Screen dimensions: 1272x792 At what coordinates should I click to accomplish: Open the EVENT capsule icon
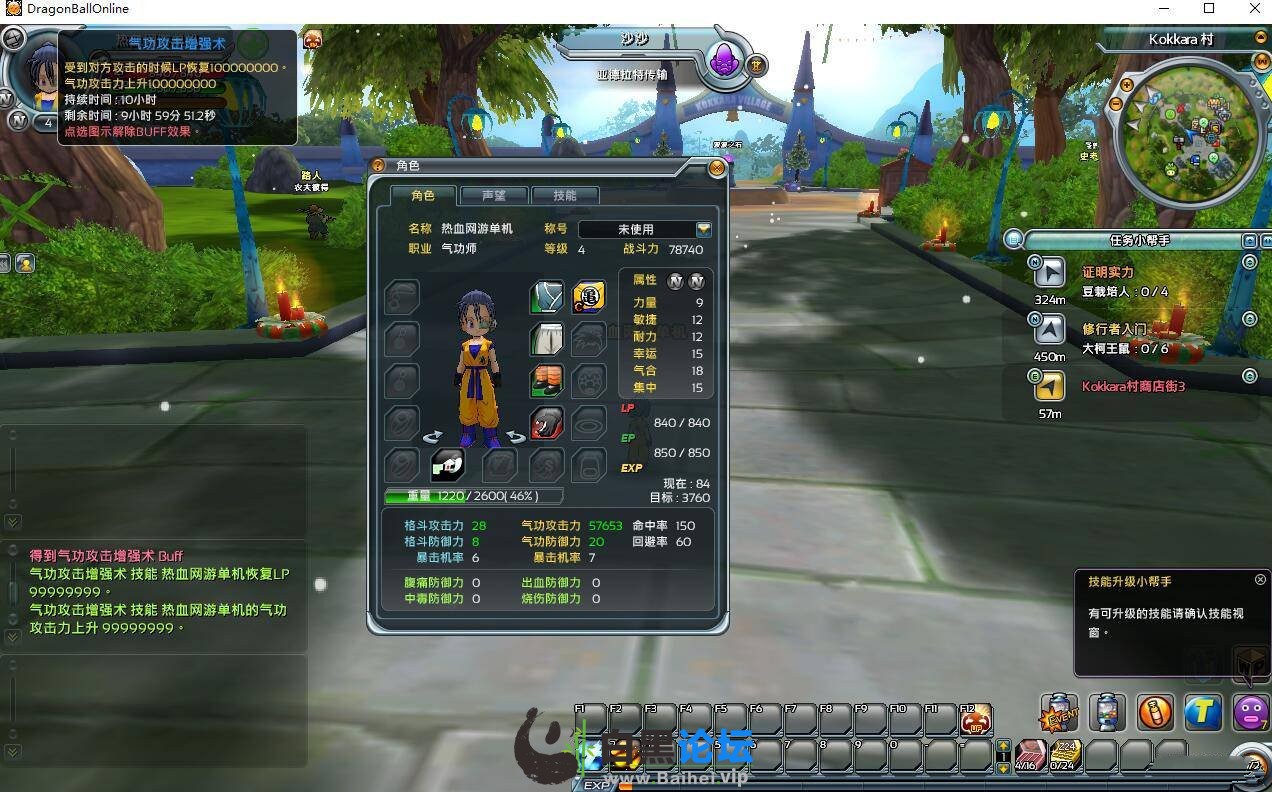(x=1059, y=712)
